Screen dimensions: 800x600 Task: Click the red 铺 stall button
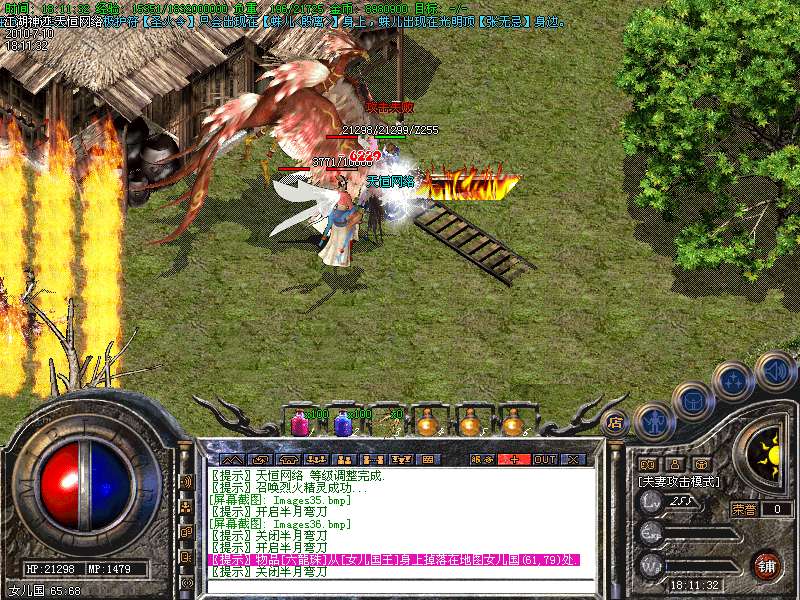[x=766, y=564]
